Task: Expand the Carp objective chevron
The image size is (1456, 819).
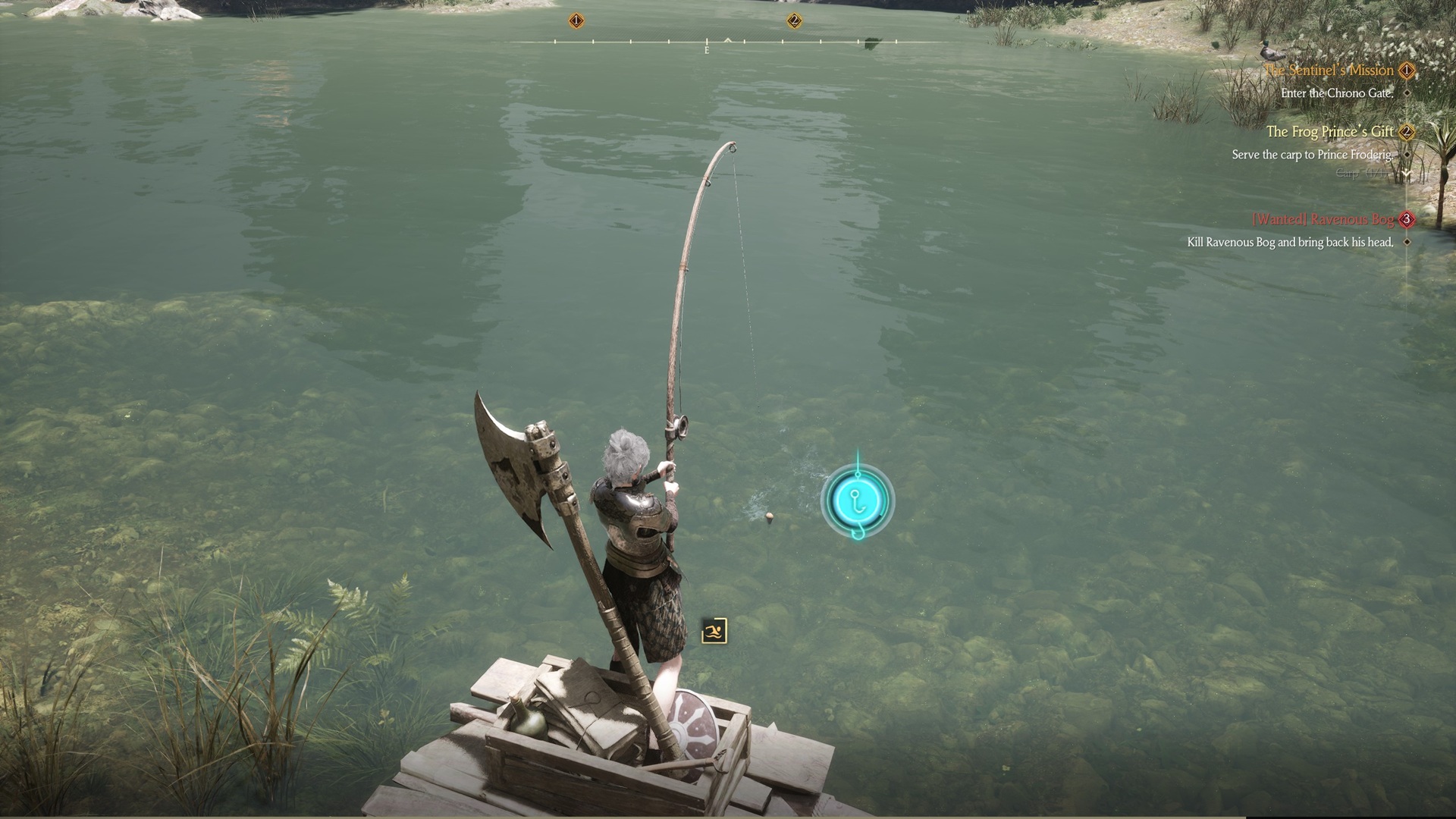Action: (1407, 174)
